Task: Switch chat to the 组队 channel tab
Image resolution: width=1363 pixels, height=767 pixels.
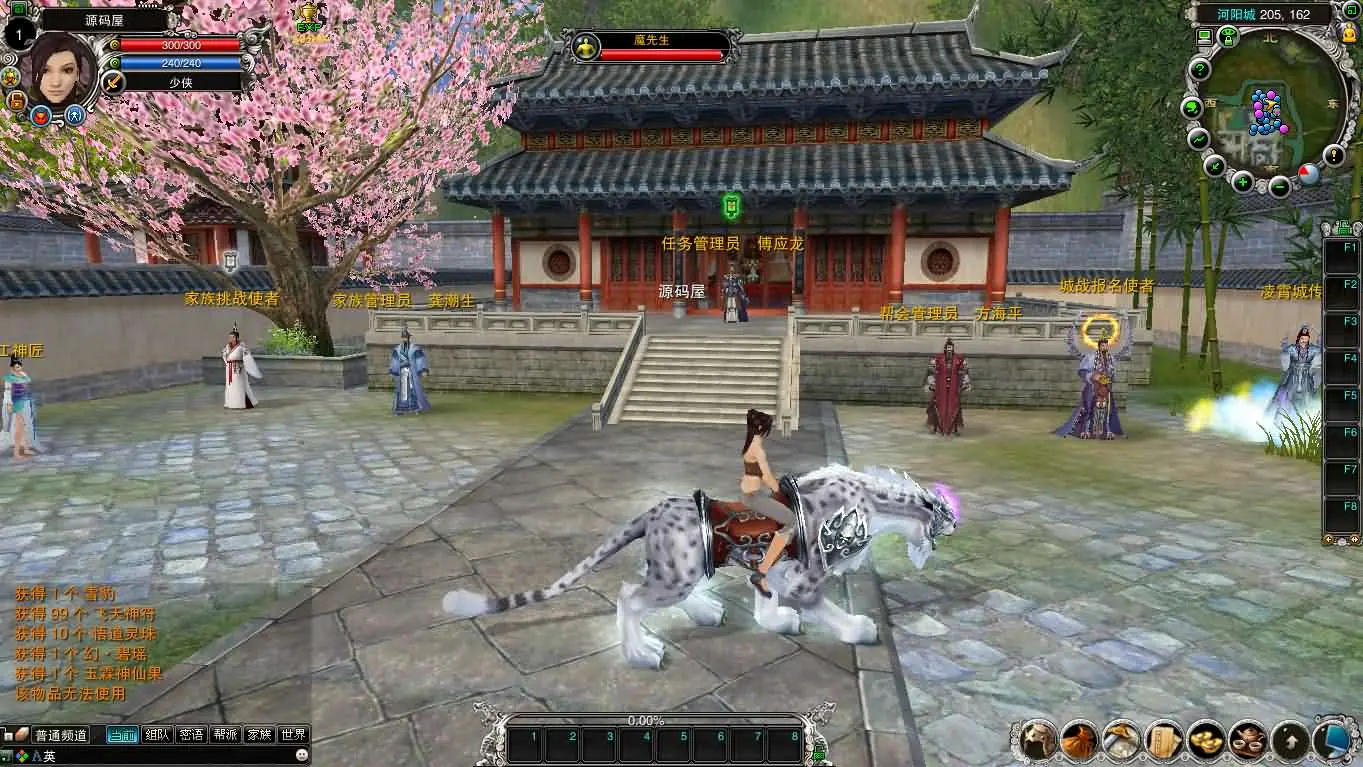Action: pos(157,735)
